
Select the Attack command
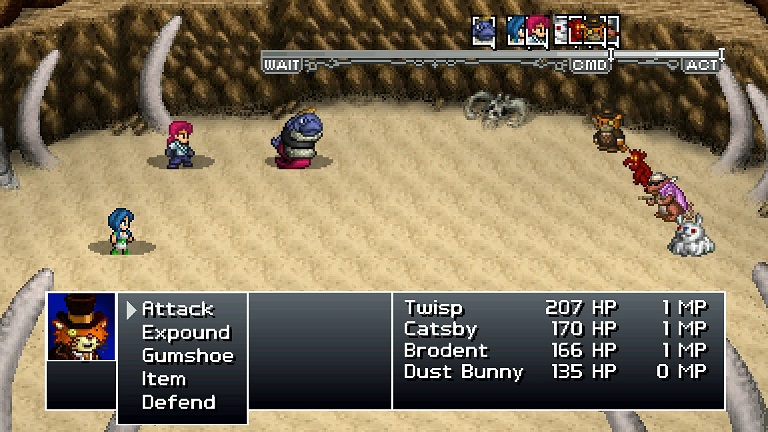178,309
